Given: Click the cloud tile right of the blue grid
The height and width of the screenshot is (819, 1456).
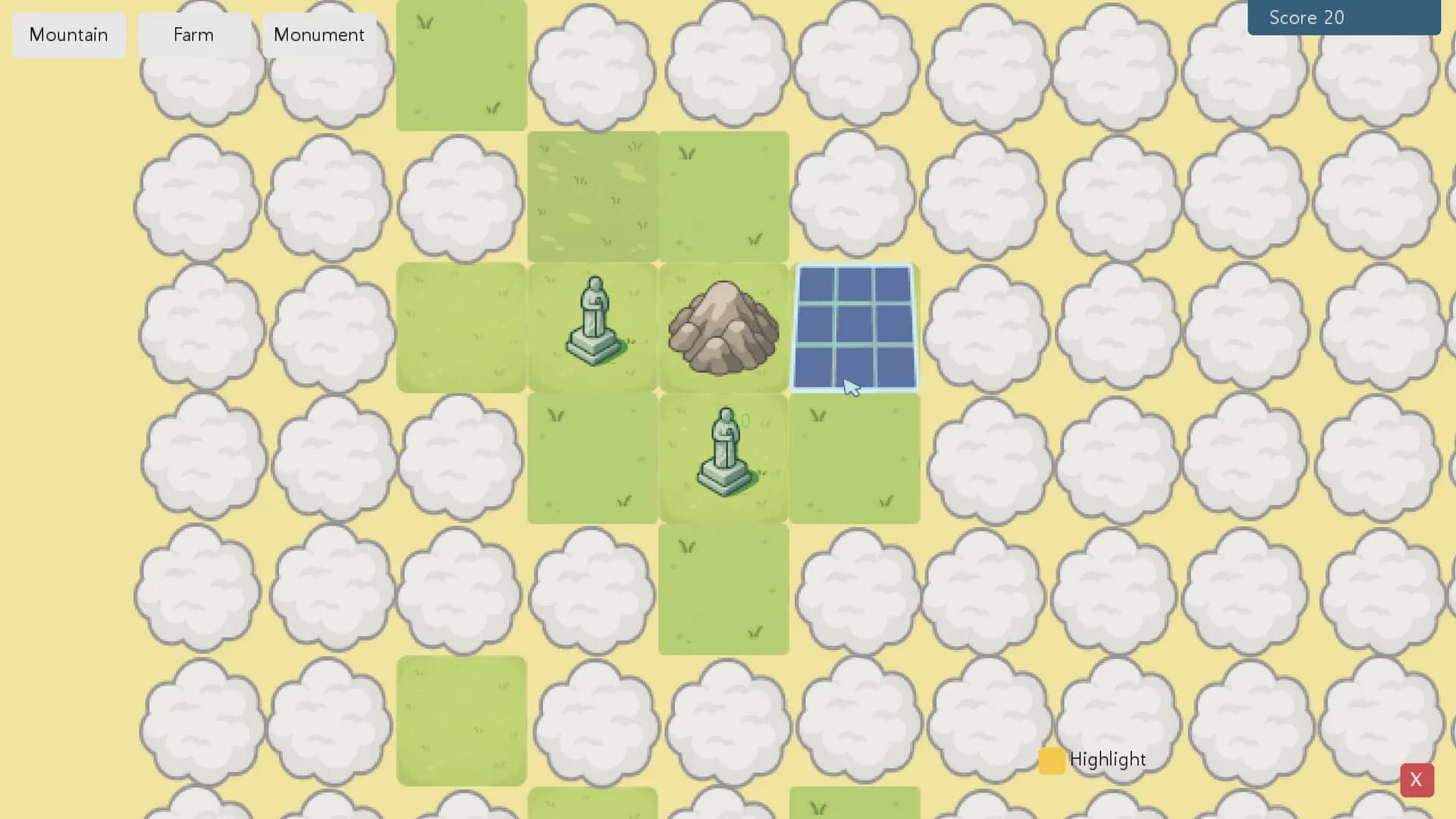Looking at the screenshot, I should click(x=986, y=328).
